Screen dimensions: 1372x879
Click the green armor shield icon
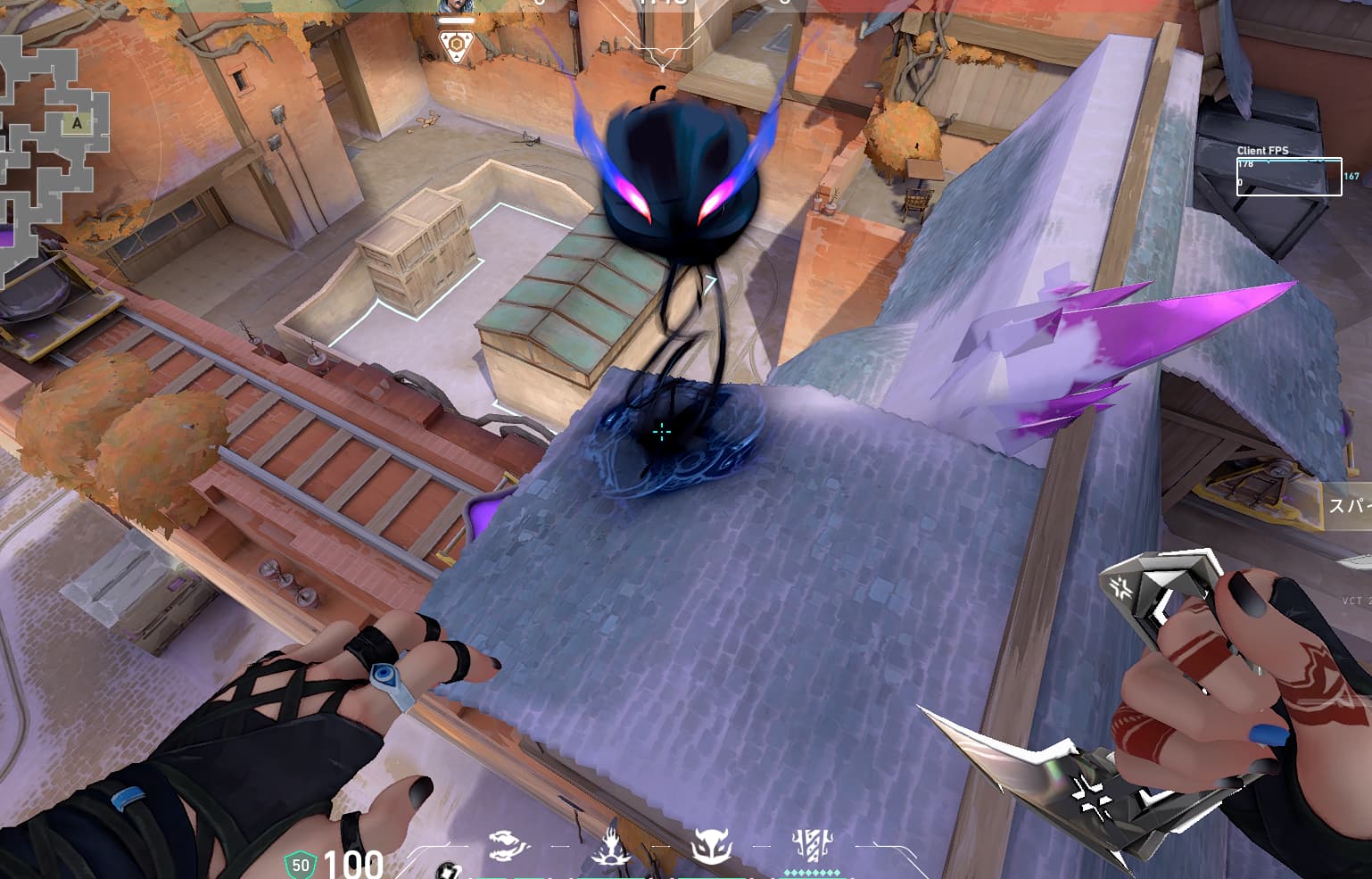pyautogui.click(x=301, y=865)
